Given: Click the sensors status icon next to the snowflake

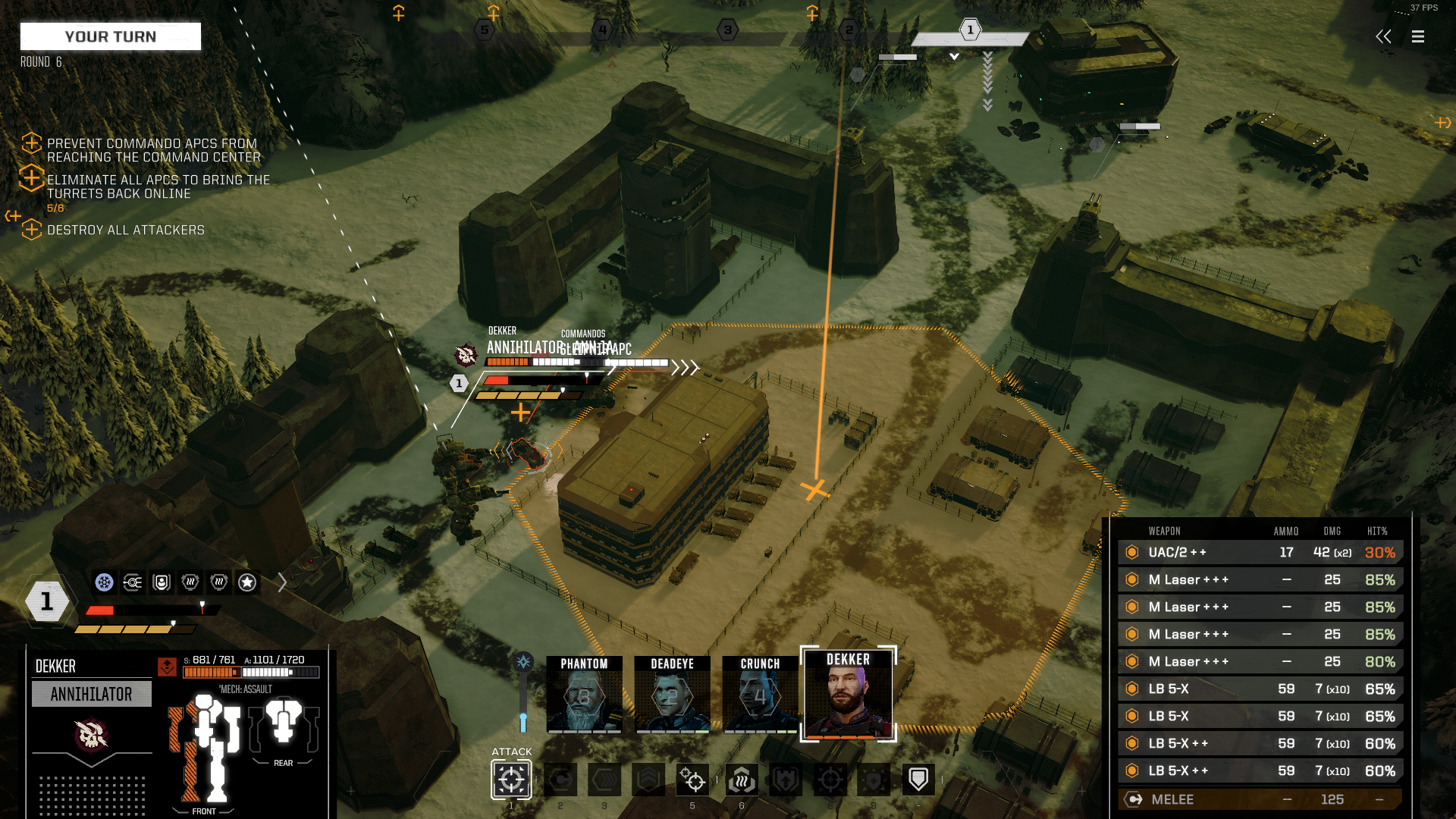Looking at the screenshot, I should pos(133,582).
